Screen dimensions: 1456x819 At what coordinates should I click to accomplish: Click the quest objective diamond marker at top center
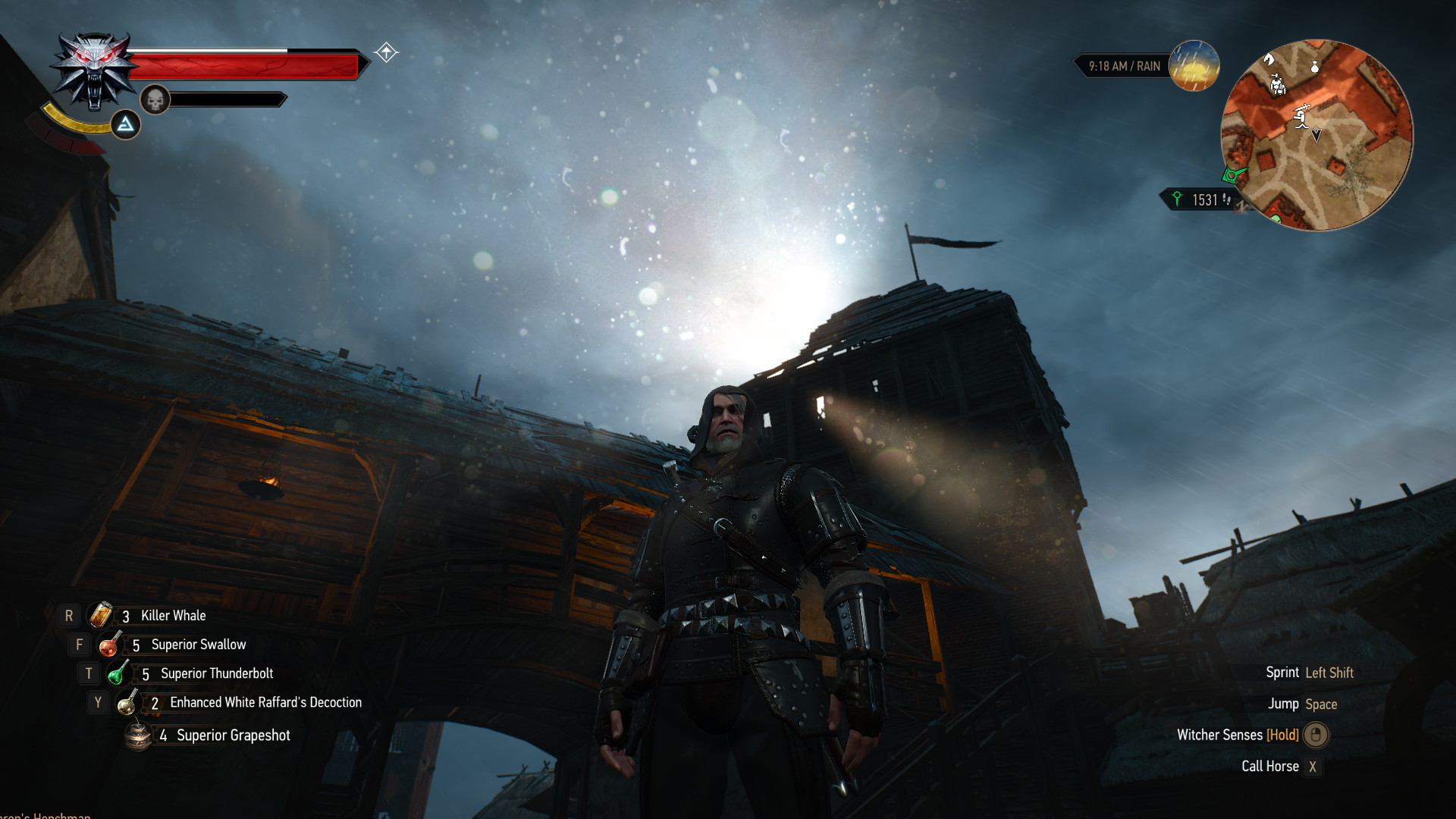[386, 52]
